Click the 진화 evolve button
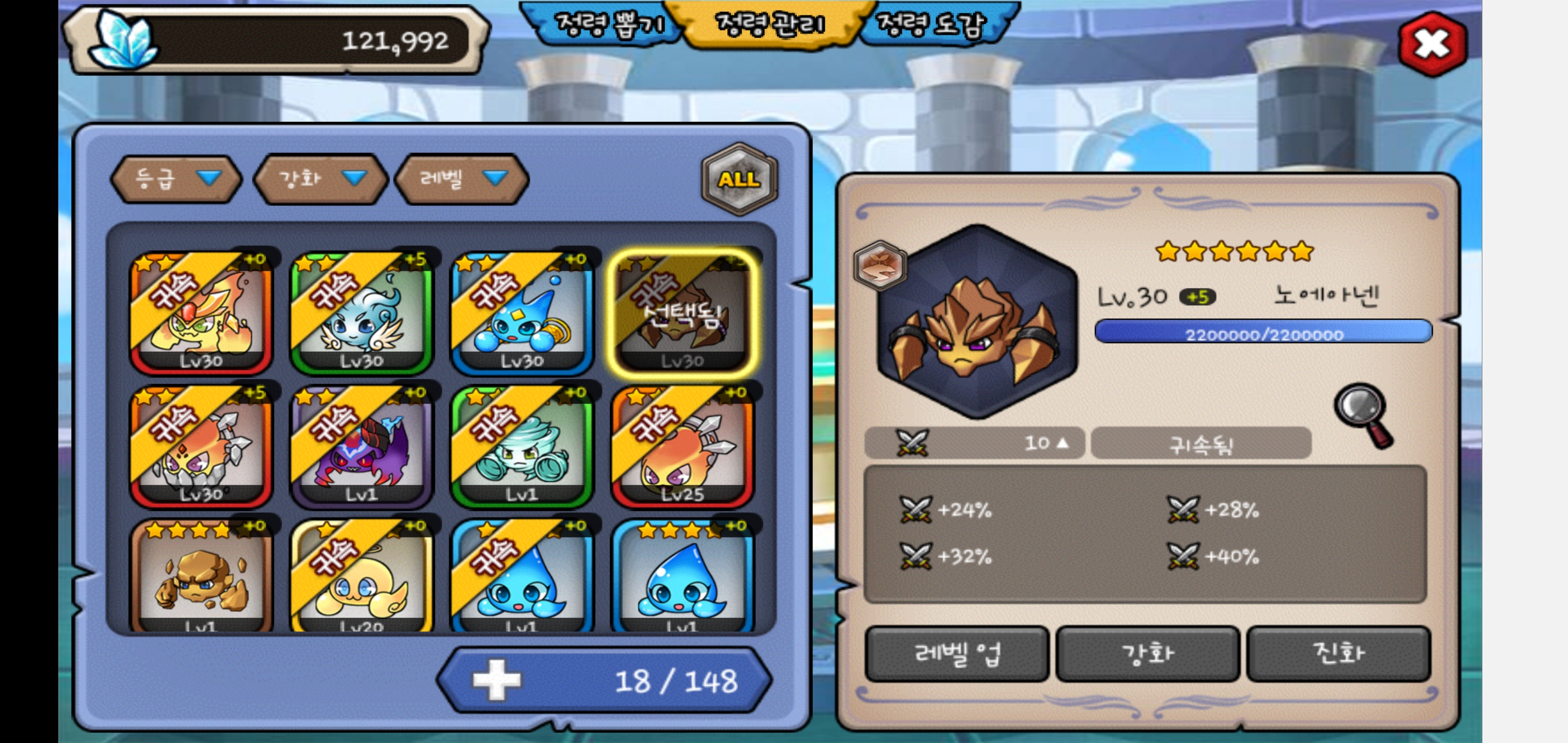1568x743 pixels. [1338, 653]
